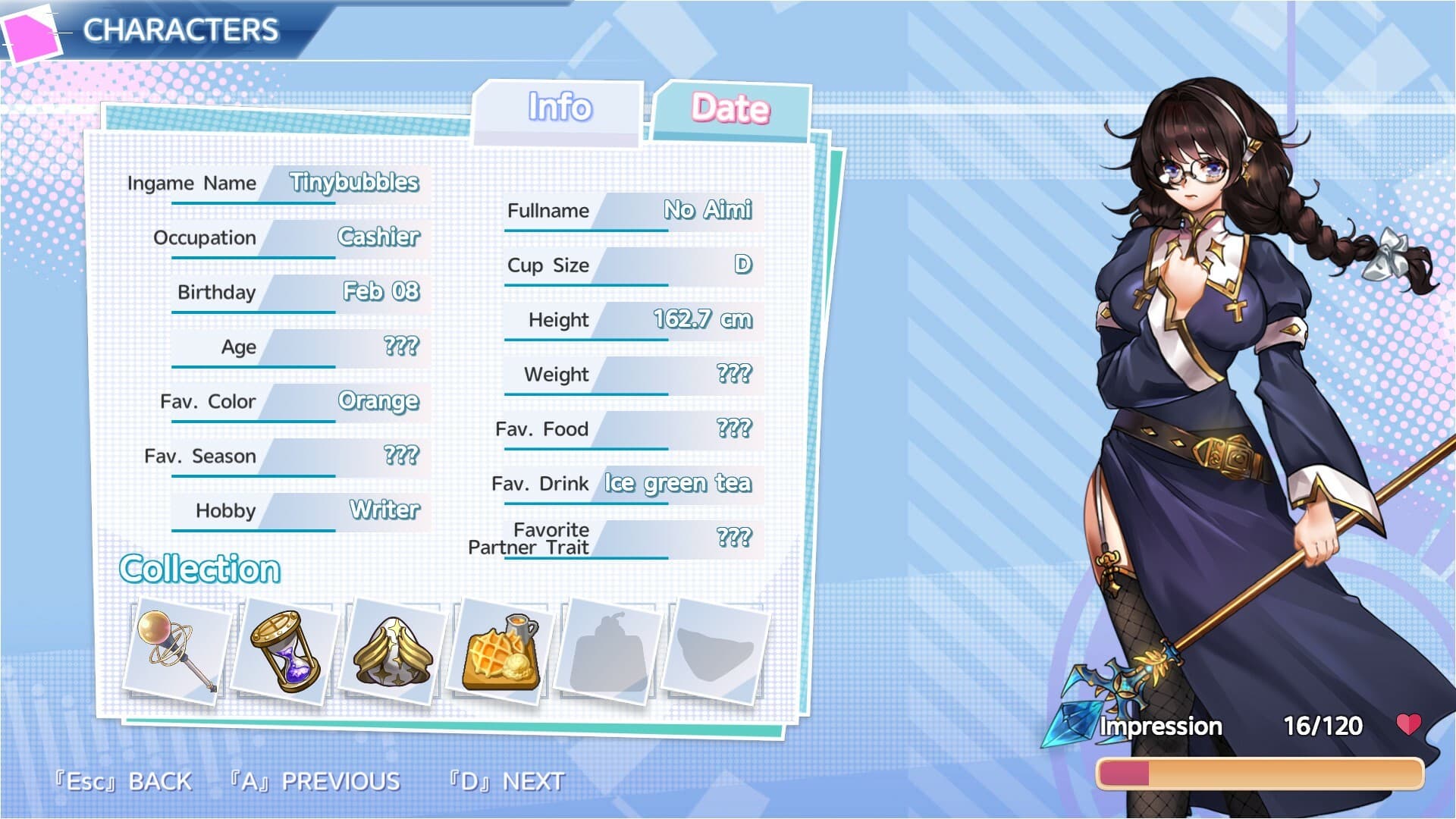This screenshot has width=1456, height=819.
Task: Switch to the Info tab
Action: pyautogui.click(x=559, y=108)
